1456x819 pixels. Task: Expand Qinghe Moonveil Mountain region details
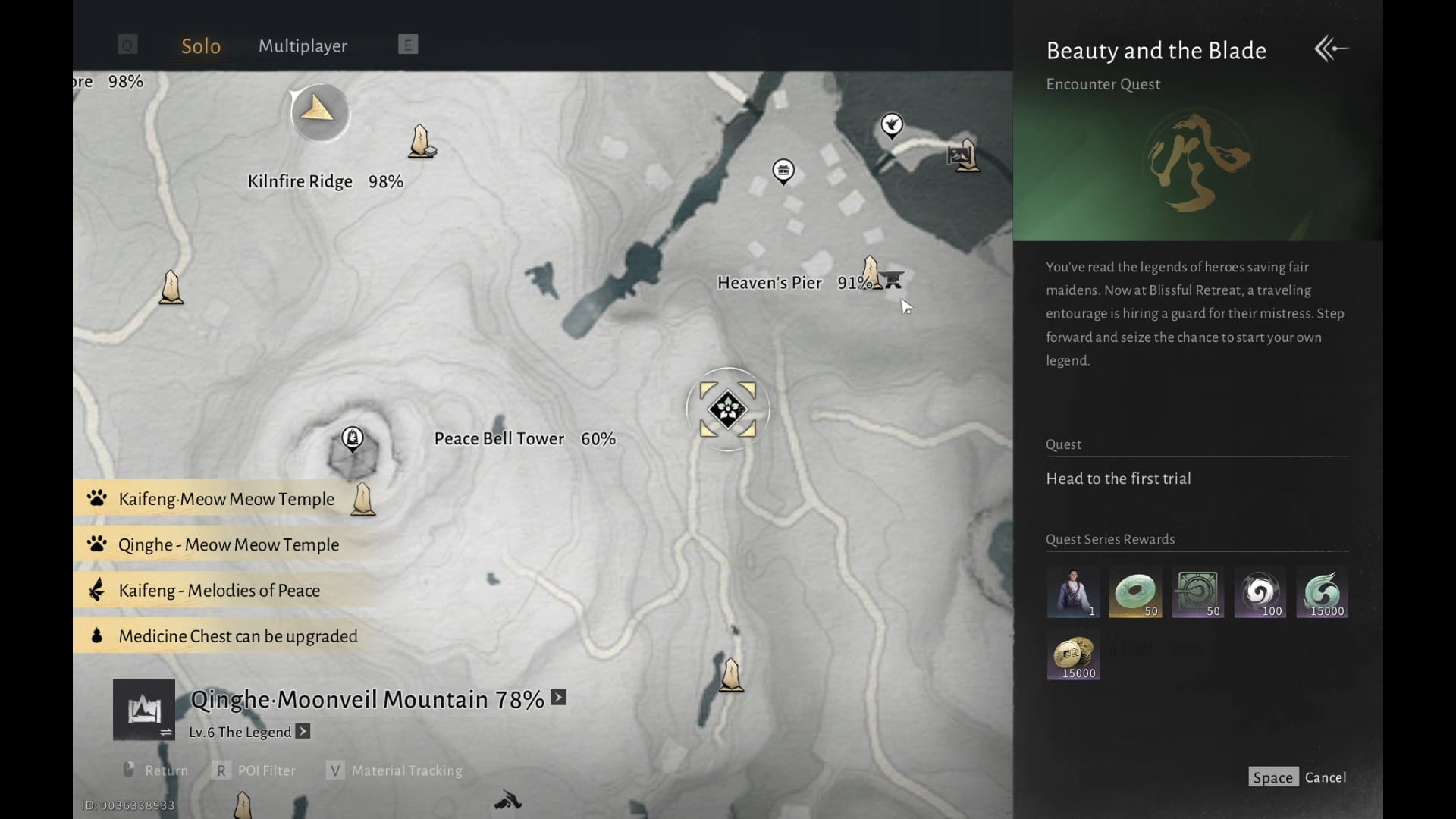click(559, 698)
